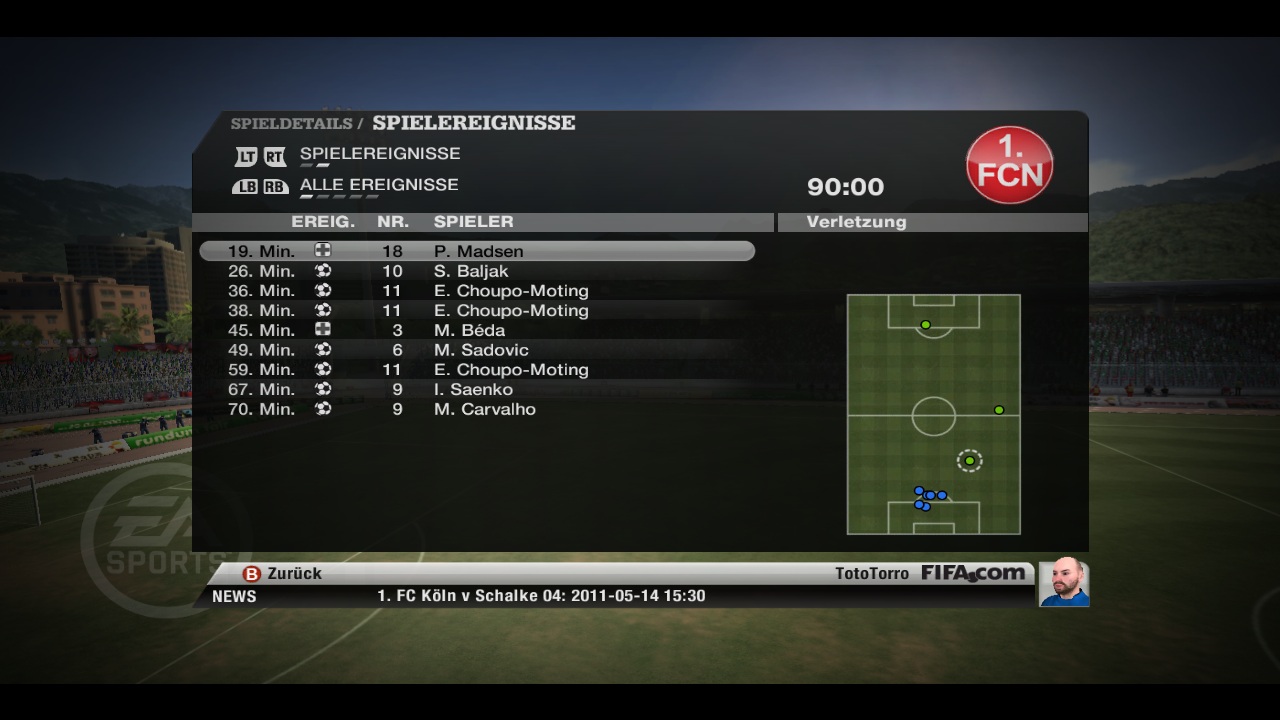Viewport: 1280px width, 720px height.
Task: Switch to the Spielereignisse view selector
Action: click(379, 154)
